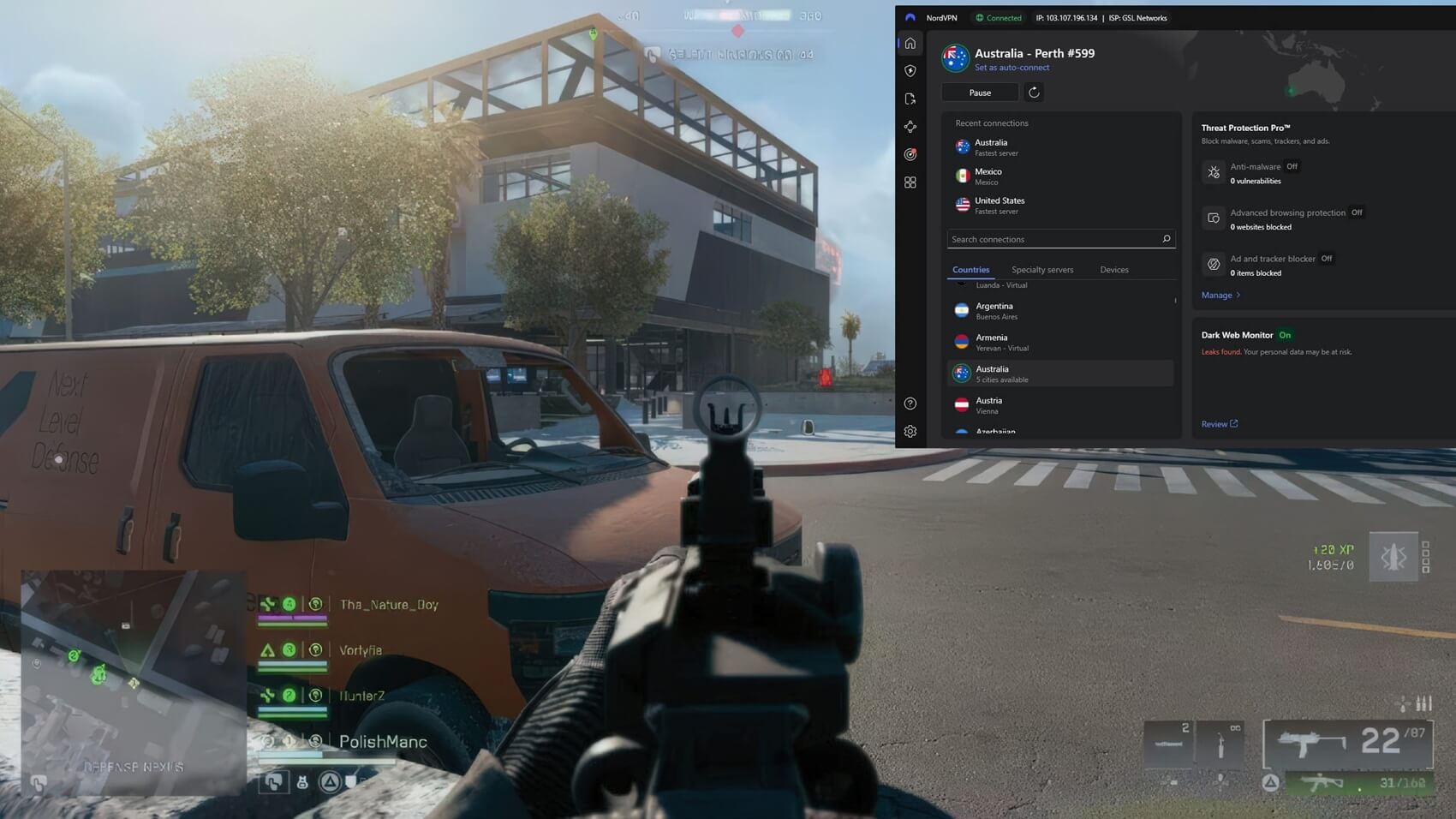Select squad member Tha_Nature_Doy
The height and width of the screenshot is (819, 1456).
click(388, 605)
